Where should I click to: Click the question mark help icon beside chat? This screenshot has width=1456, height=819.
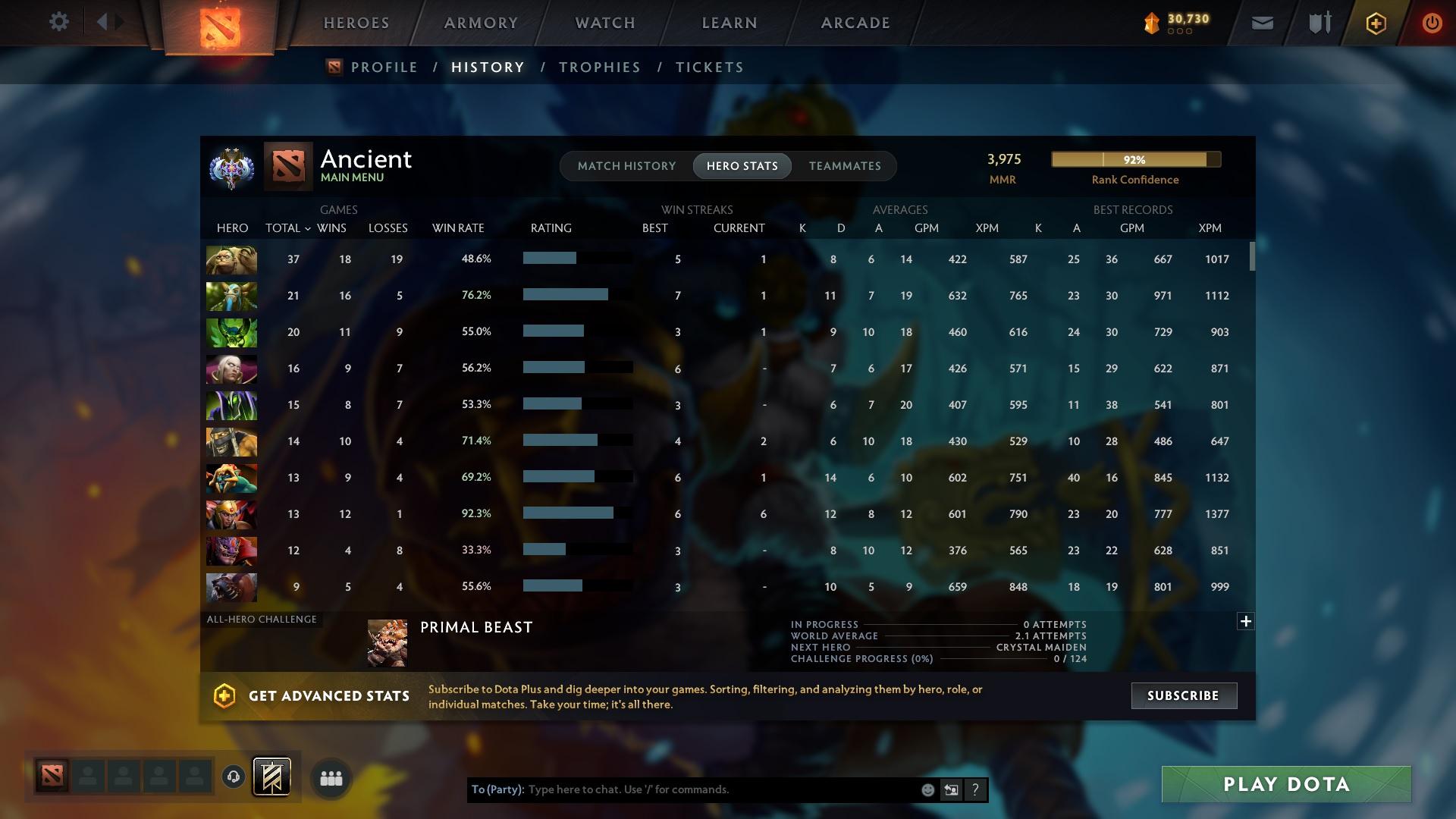[x=976, y=789]
